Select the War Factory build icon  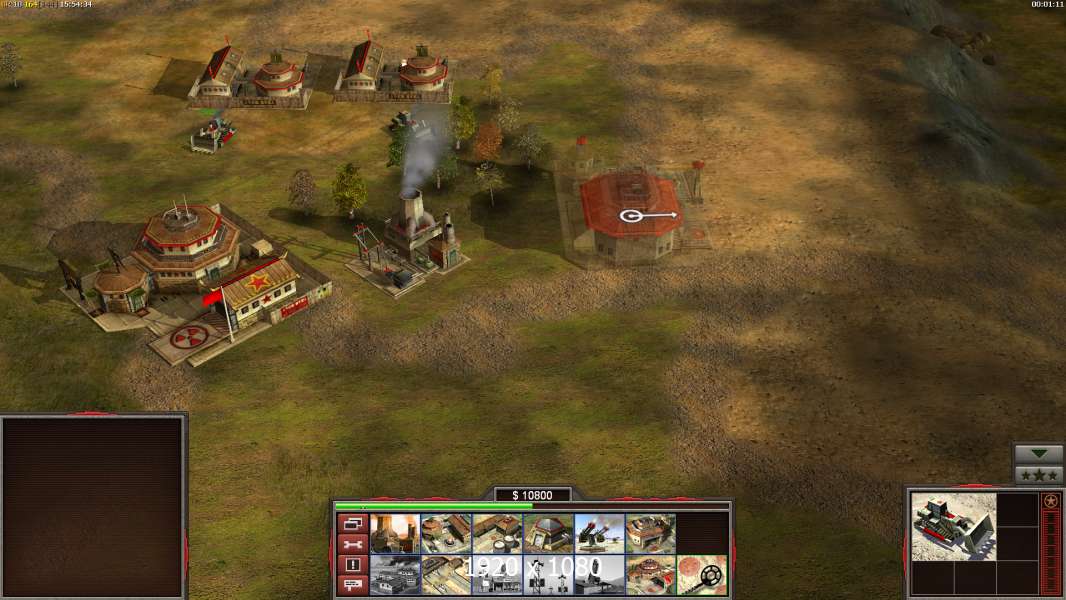click(650, 534)
